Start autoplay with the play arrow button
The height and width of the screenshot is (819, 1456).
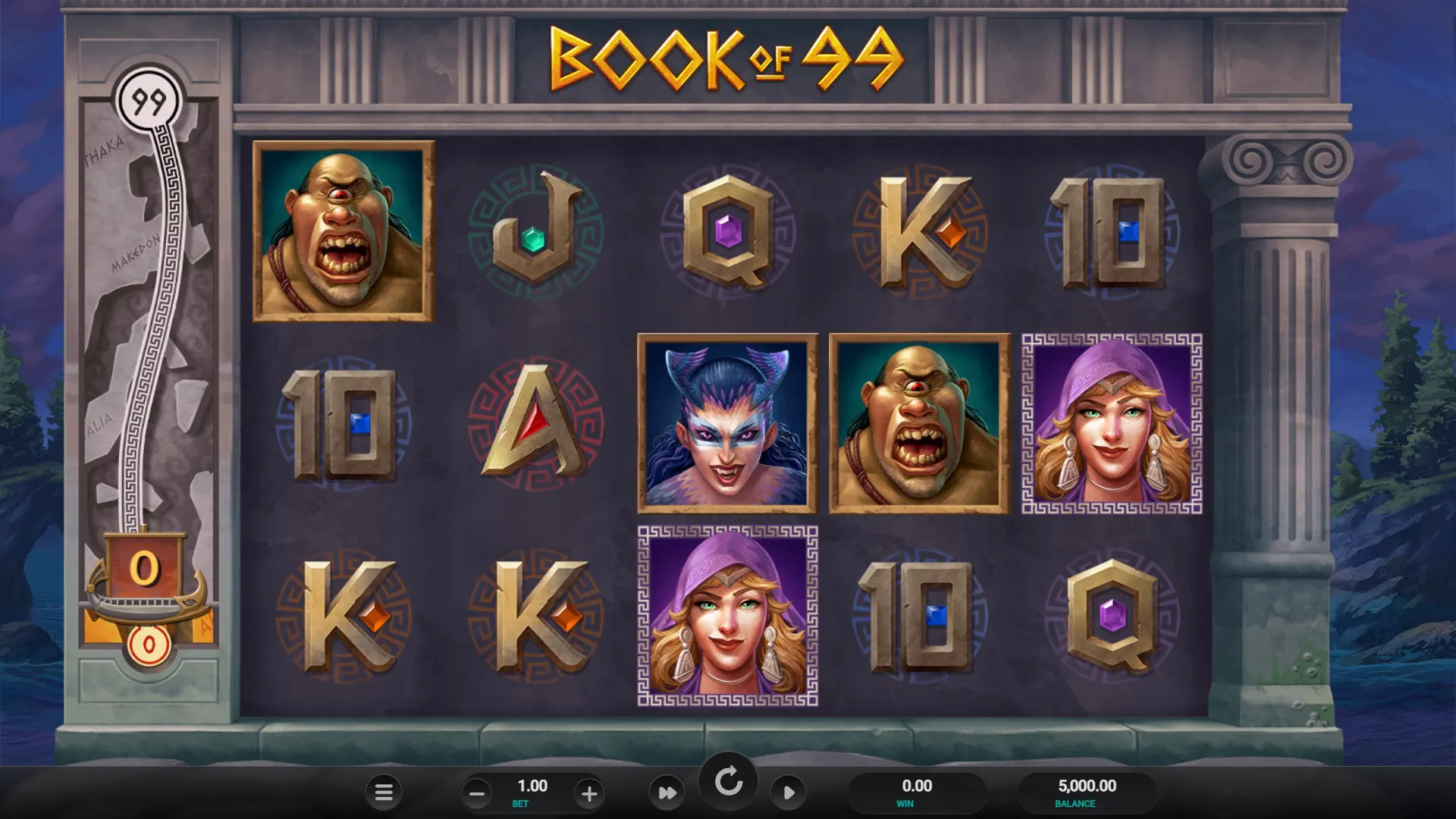(x=789, y=792)
